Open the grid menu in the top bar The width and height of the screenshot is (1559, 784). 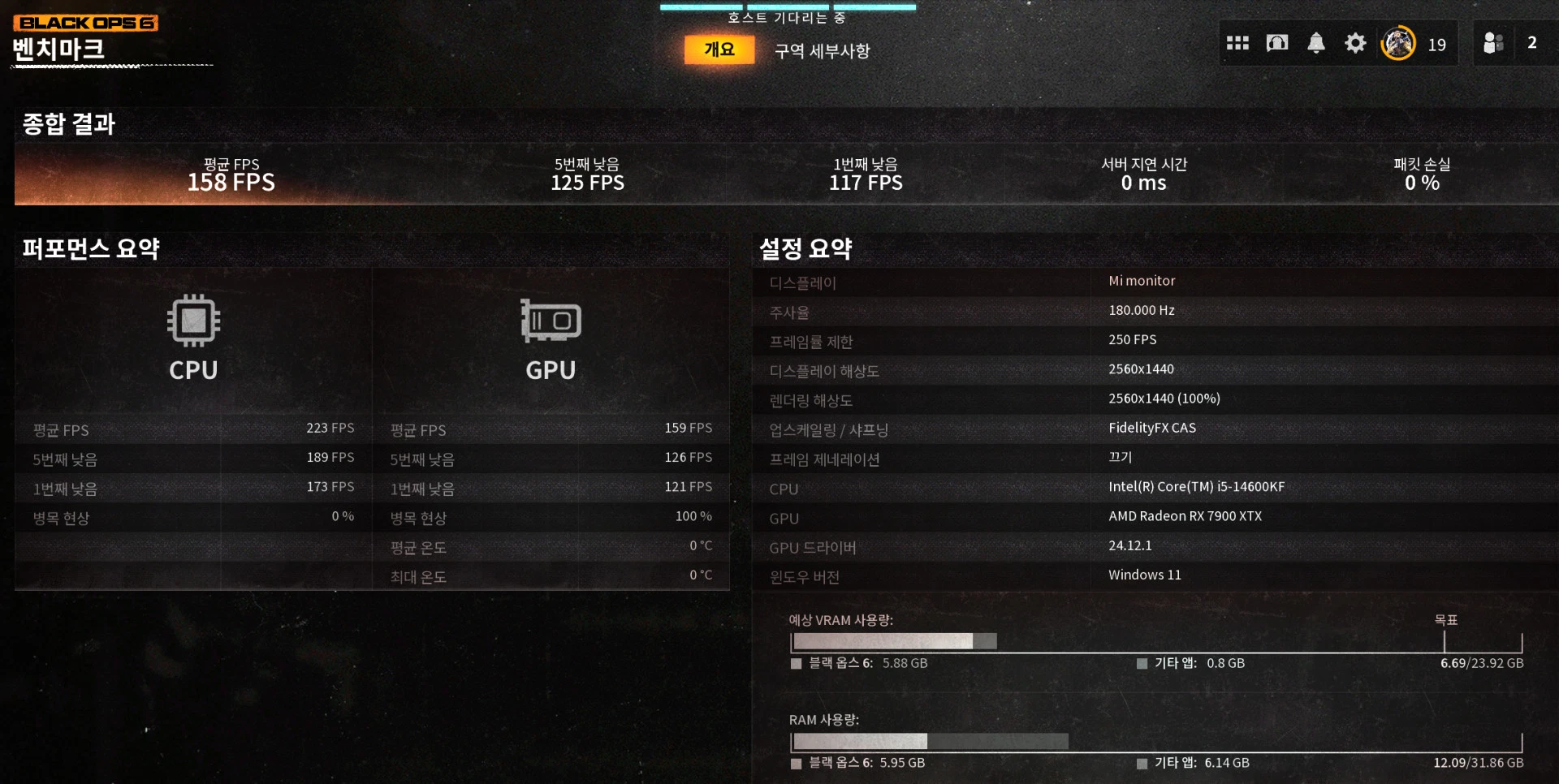click(x=1237, y=43)
